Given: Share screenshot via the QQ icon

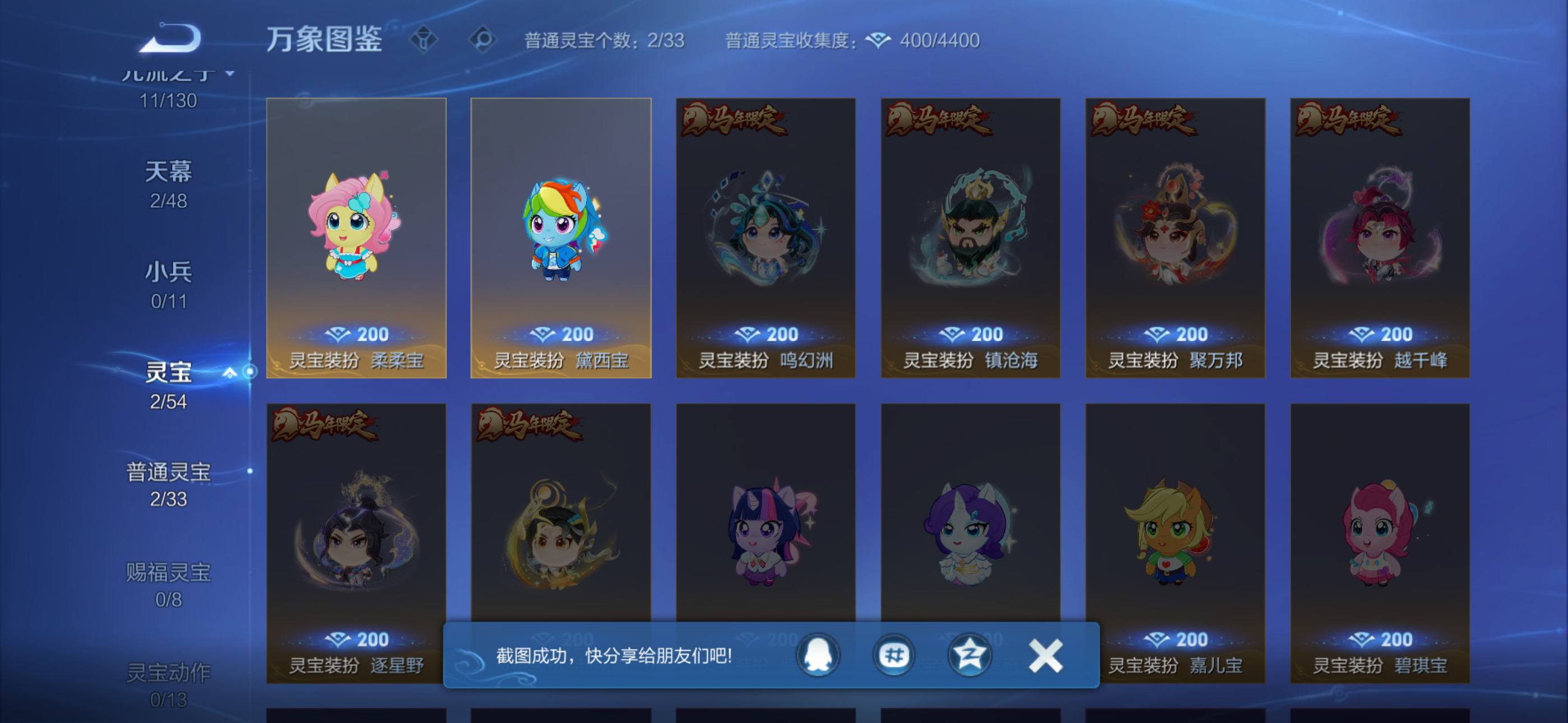Looking at the screenshot, I should click(x=818, y=657).
